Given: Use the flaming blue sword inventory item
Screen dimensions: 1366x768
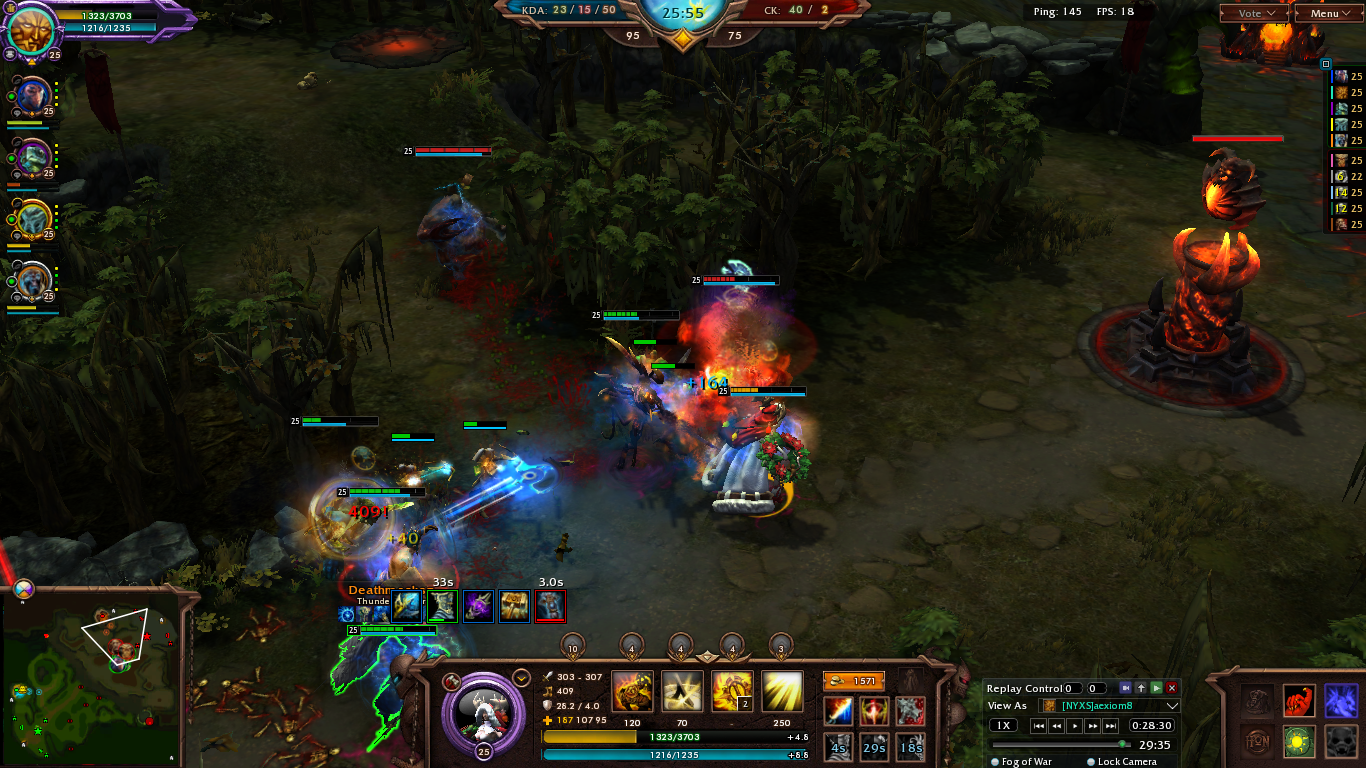Looking at the screenshot, I should 839,712.
